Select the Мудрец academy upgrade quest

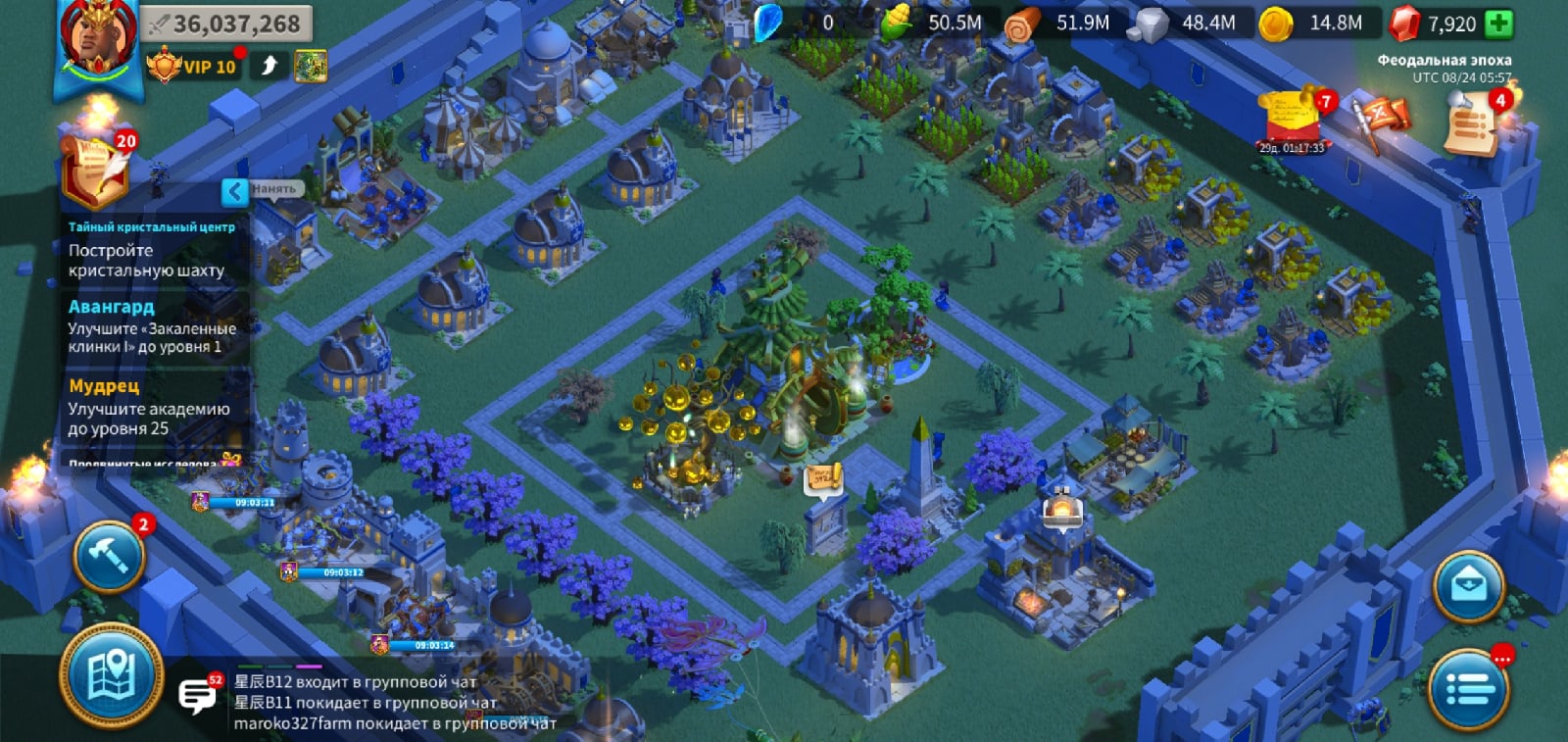tap(152, 408)
